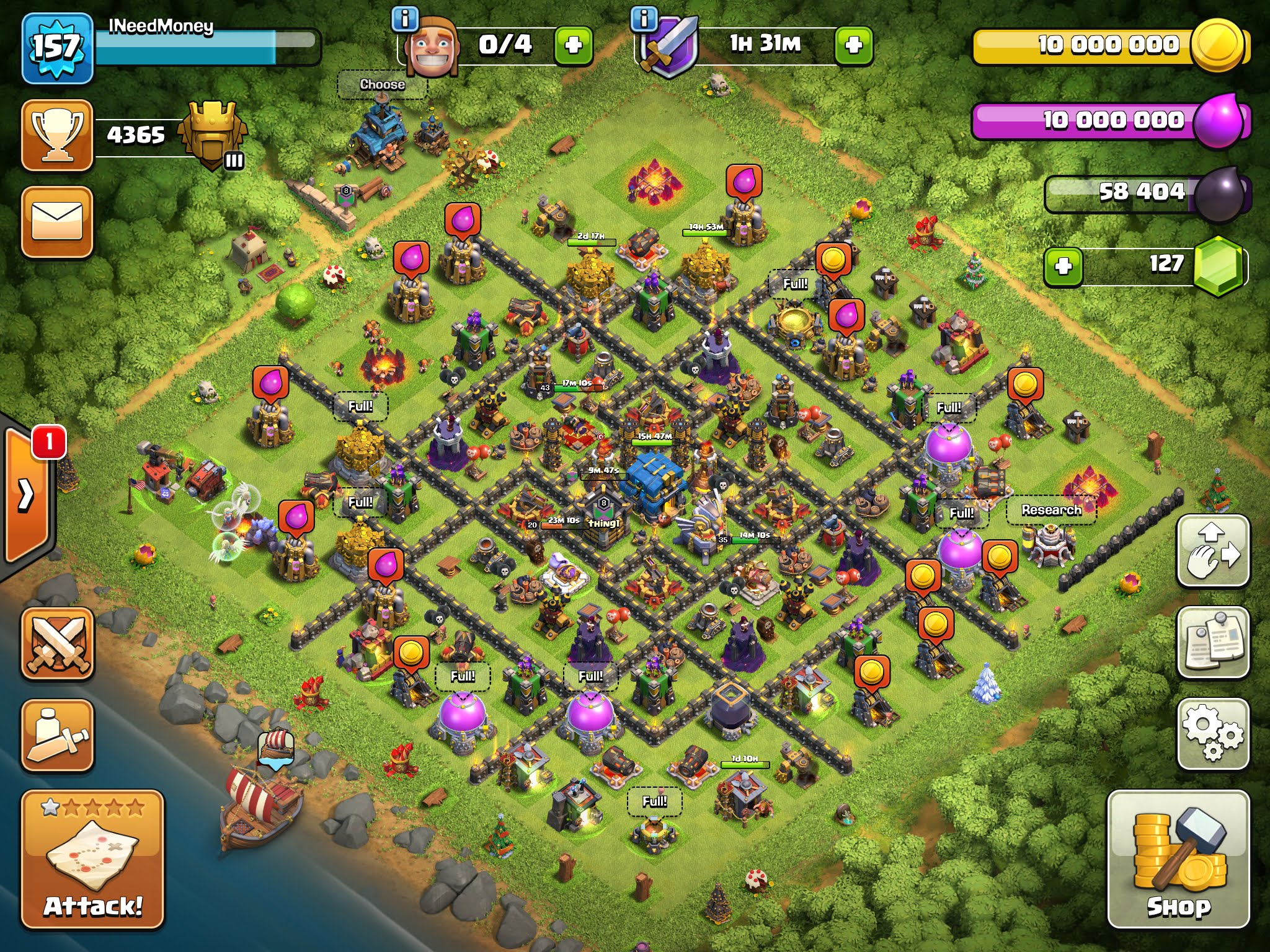Toggle the base edit move mode button

click(1213, 550)
